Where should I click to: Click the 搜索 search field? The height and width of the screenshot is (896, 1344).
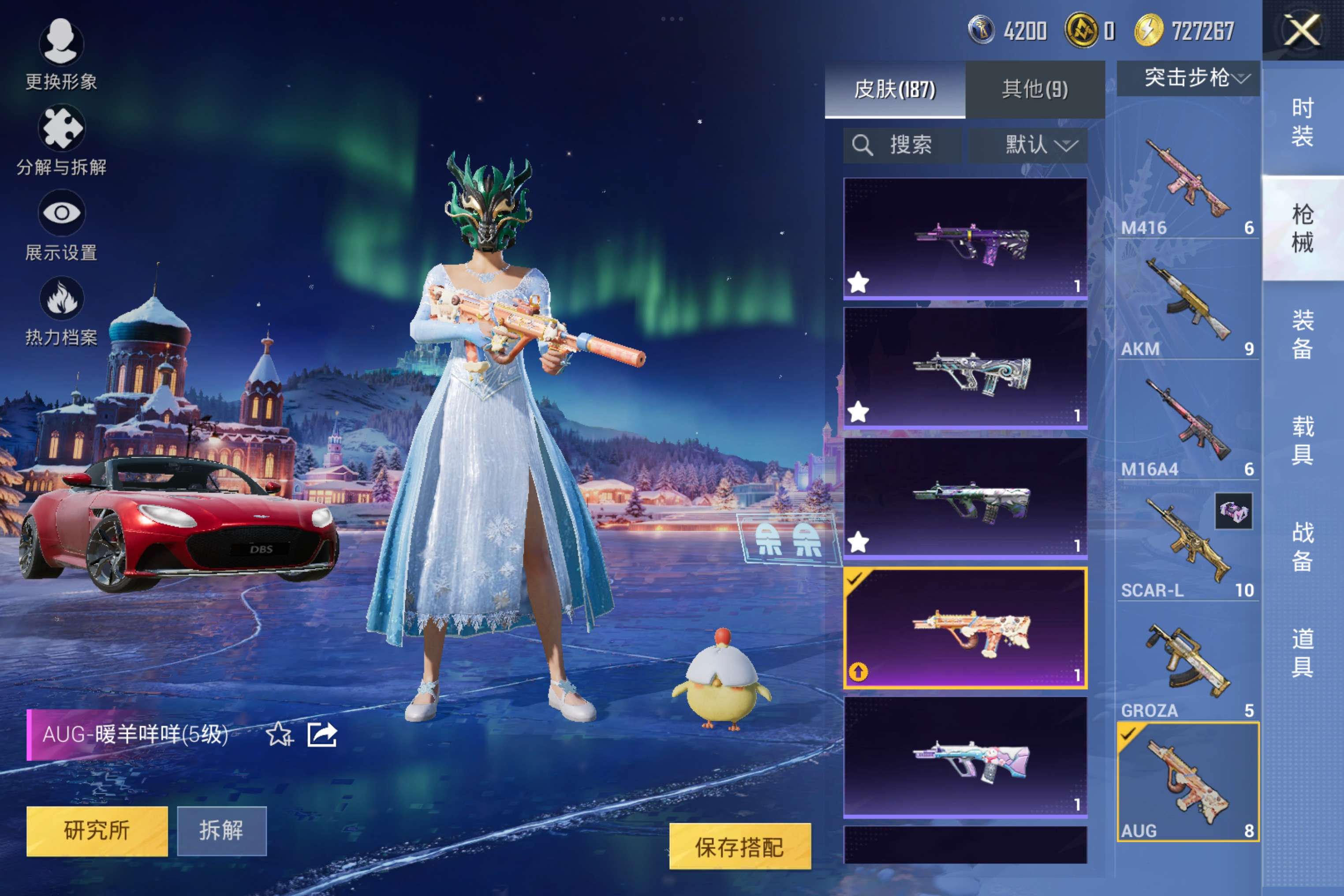tap(902, 145)
